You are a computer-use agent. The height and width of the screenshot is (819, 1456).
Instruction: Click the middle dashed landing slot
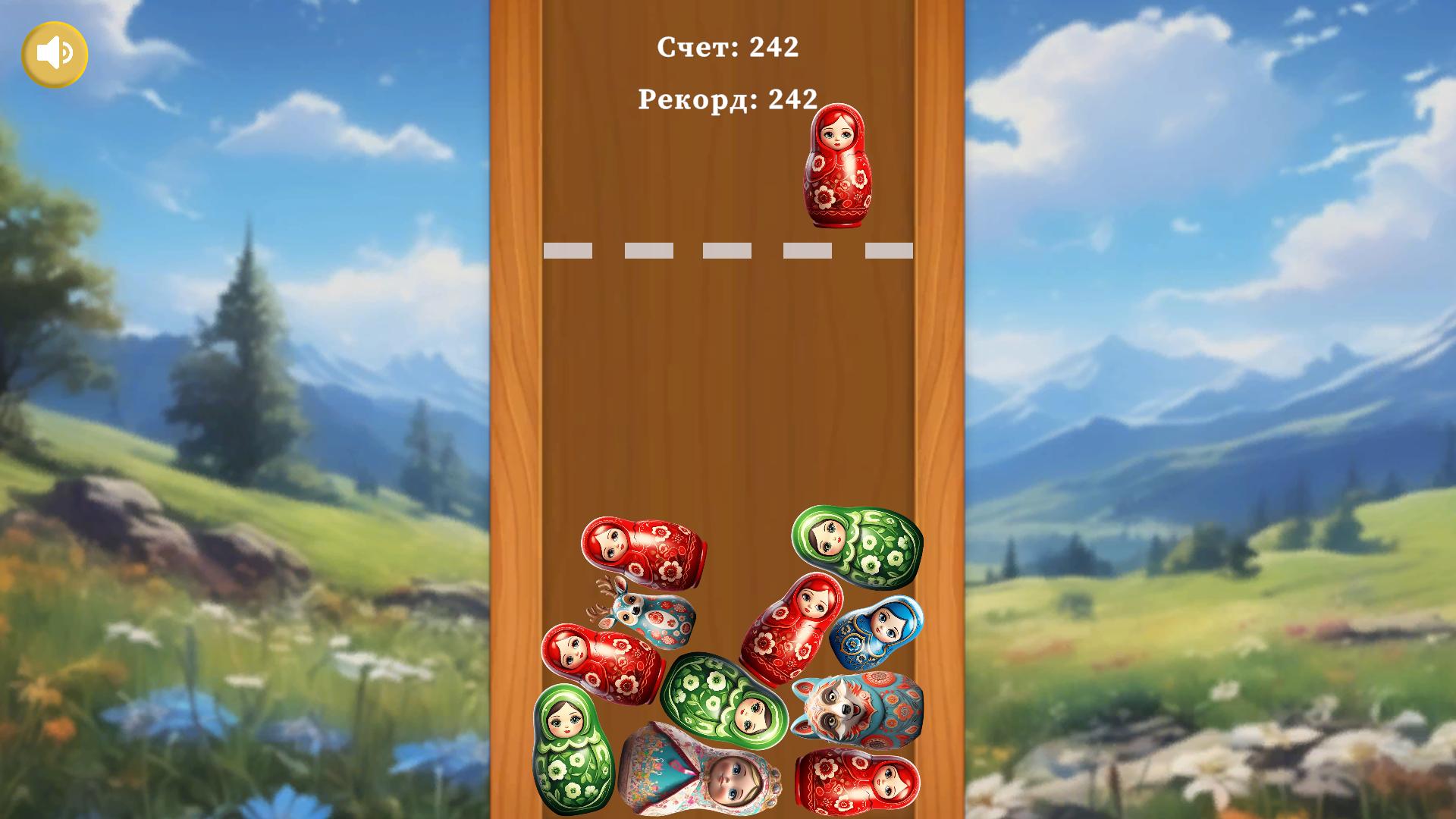pyautogui.click(x=728, y=251)
